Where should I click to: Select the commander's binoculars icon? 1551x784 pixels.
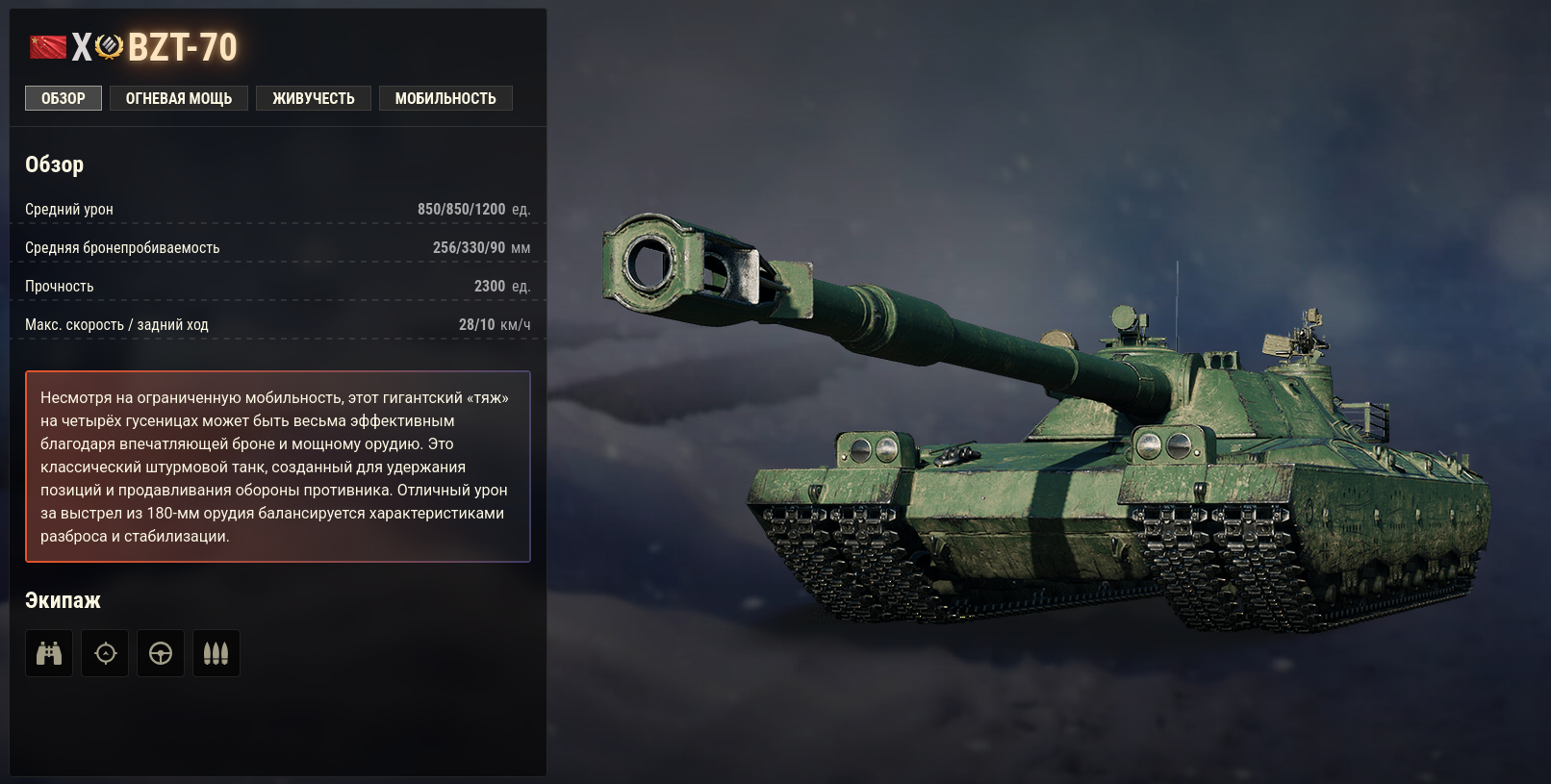48,653
